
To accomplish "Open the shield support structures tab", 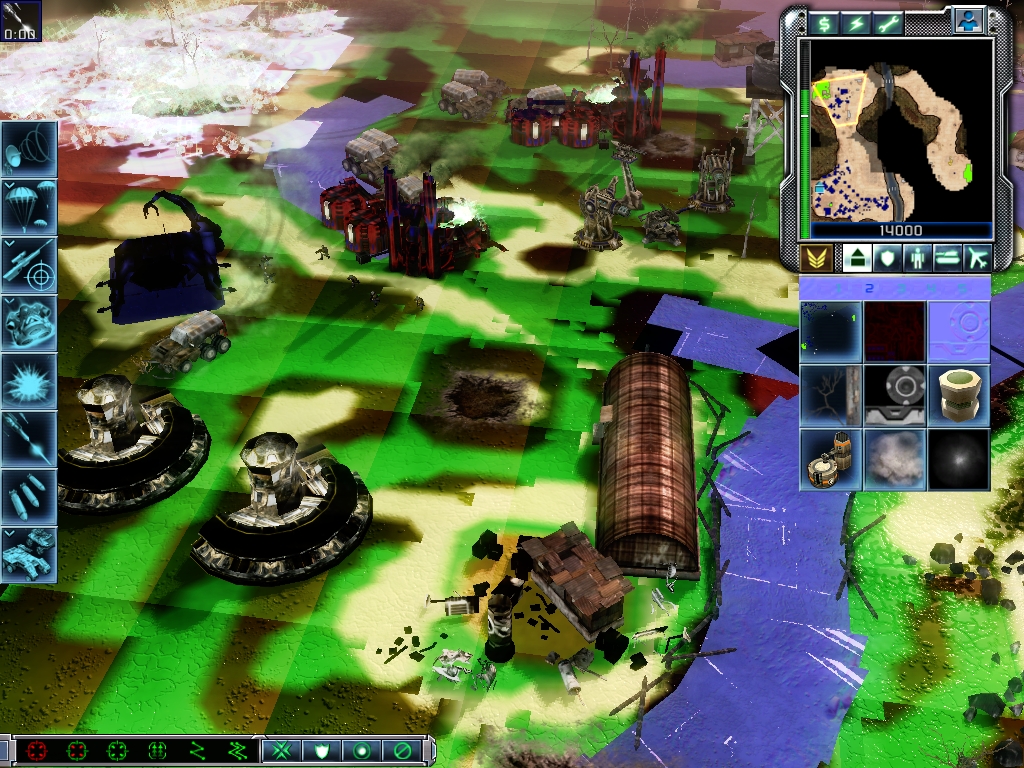I will [887, 258].
